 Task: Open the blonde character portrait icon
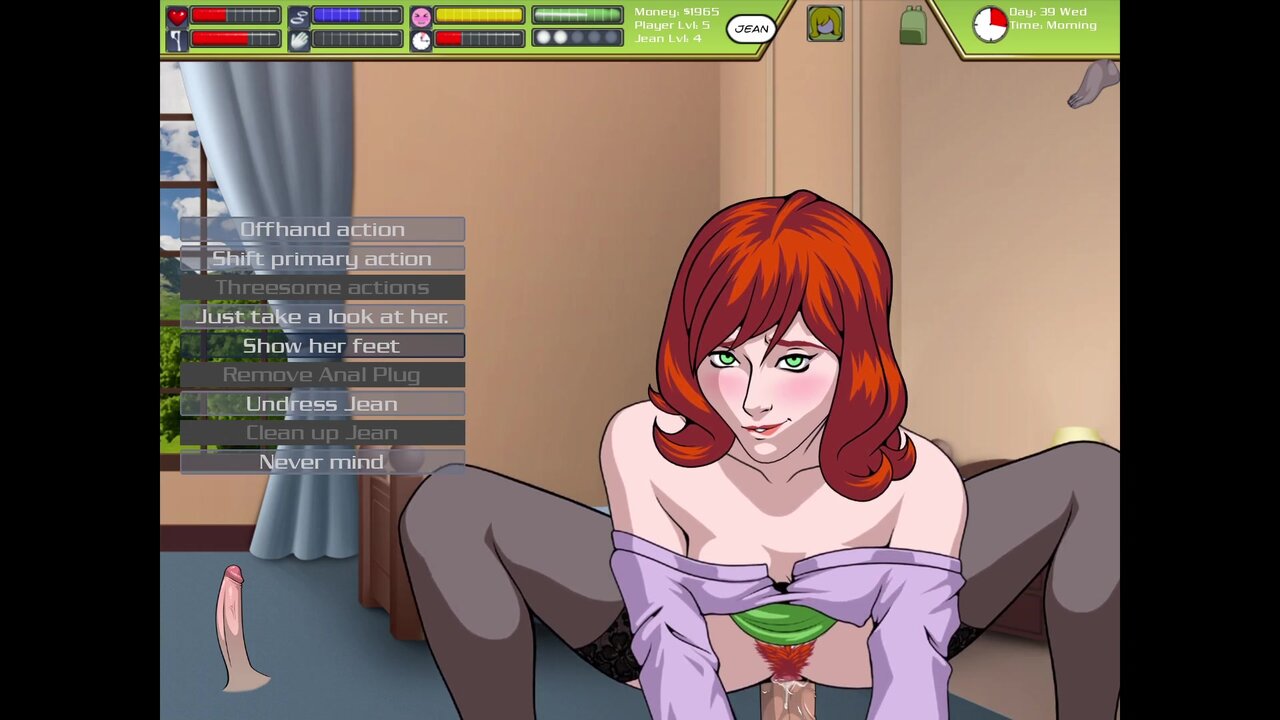tap(825, 23)
